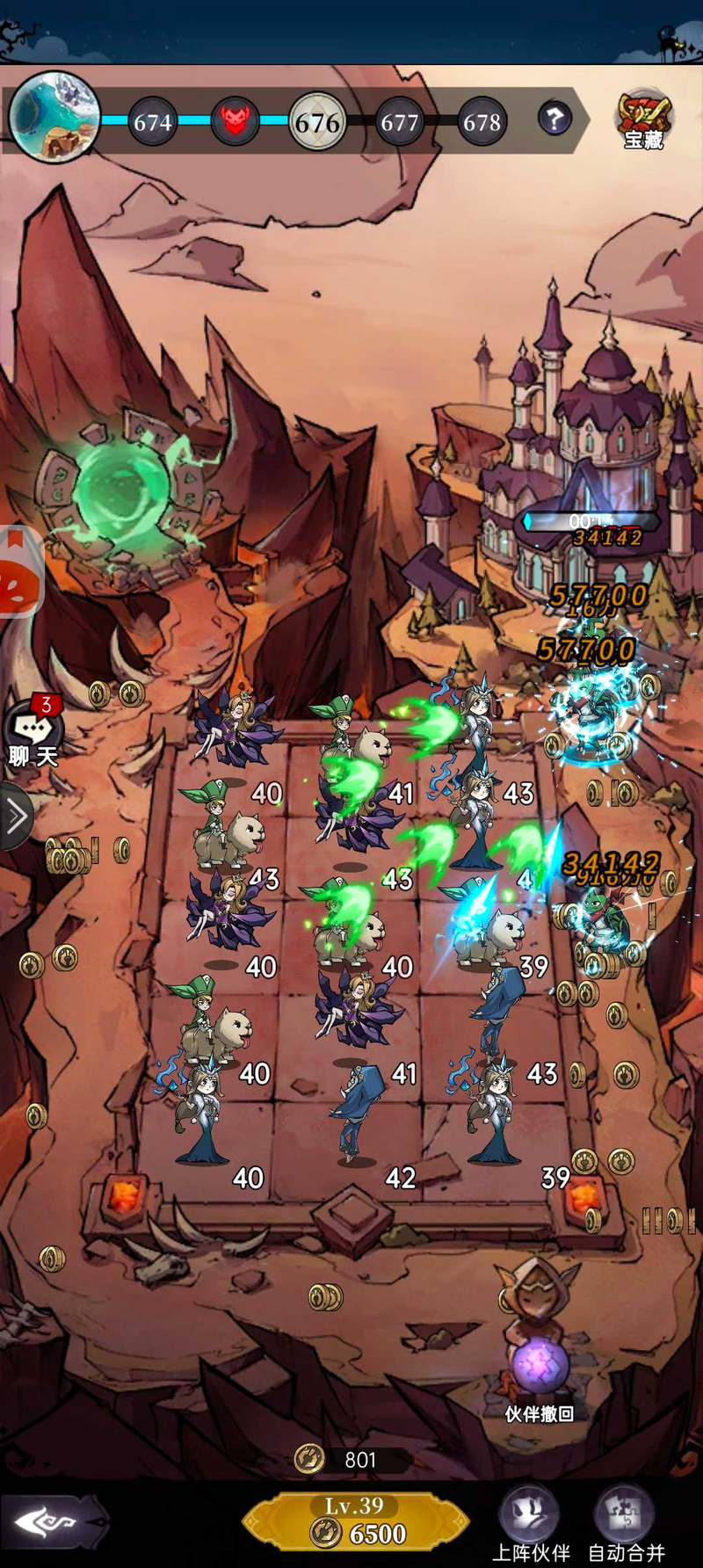This screenshot has width=703, height=1568.
Task: Select the red demon boss stage node
Action: coord(235,120)
